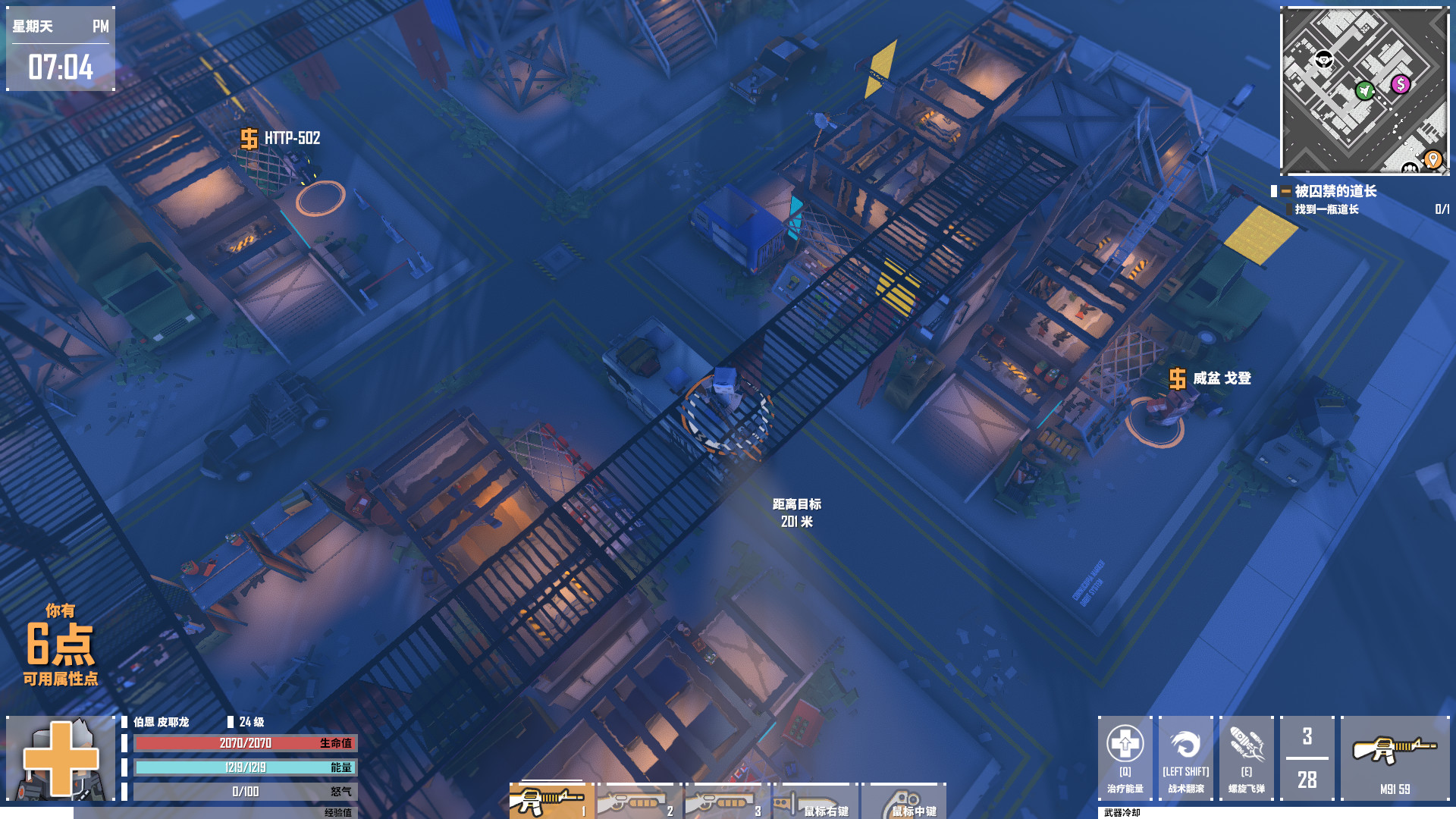The image size is (1456, 819).
Task: Activate the tactical roll [LEFT SHIFT] icon
Action: tap(1187, 757)
